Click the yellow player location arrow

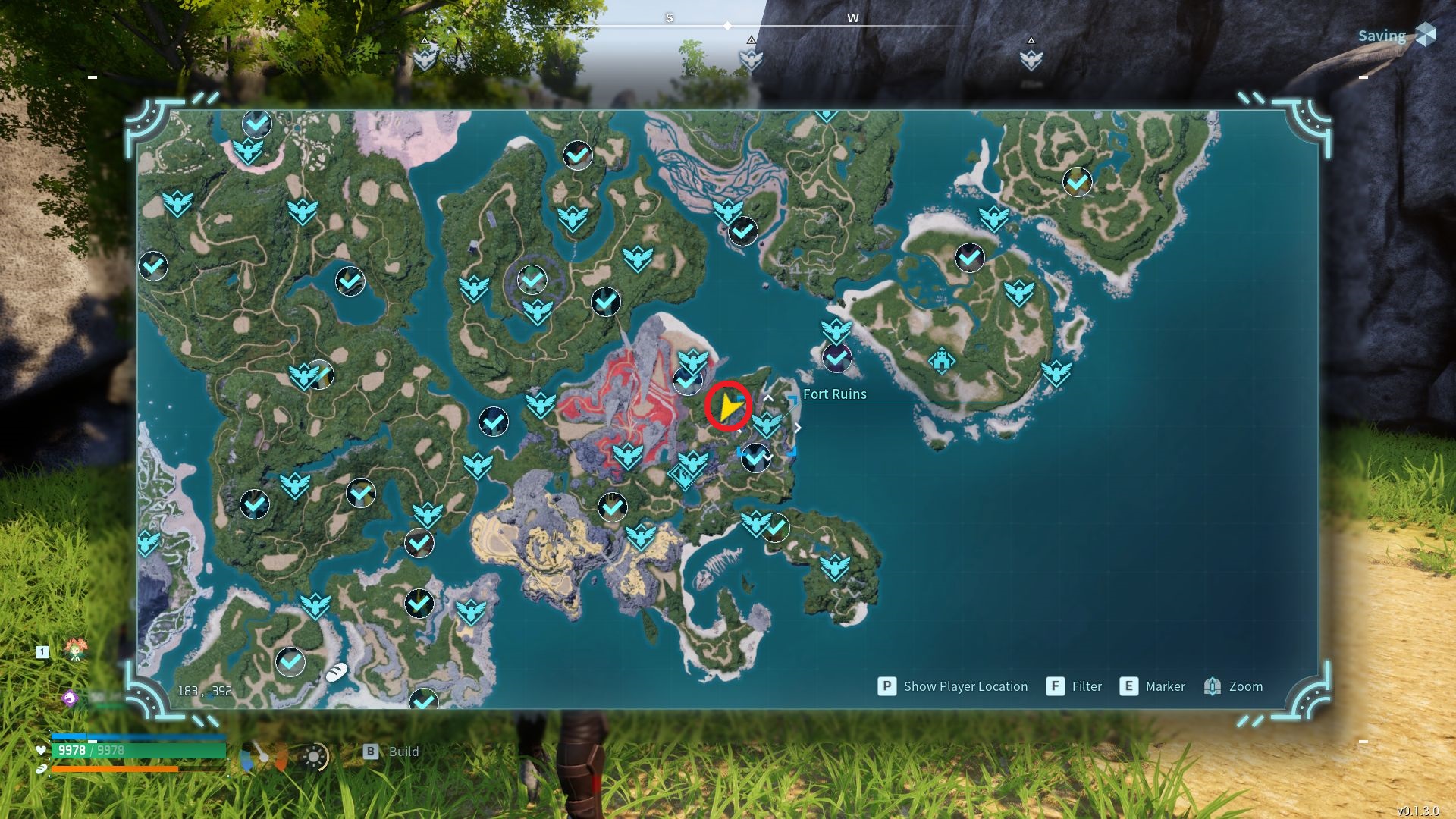click(x=730, y=407)
